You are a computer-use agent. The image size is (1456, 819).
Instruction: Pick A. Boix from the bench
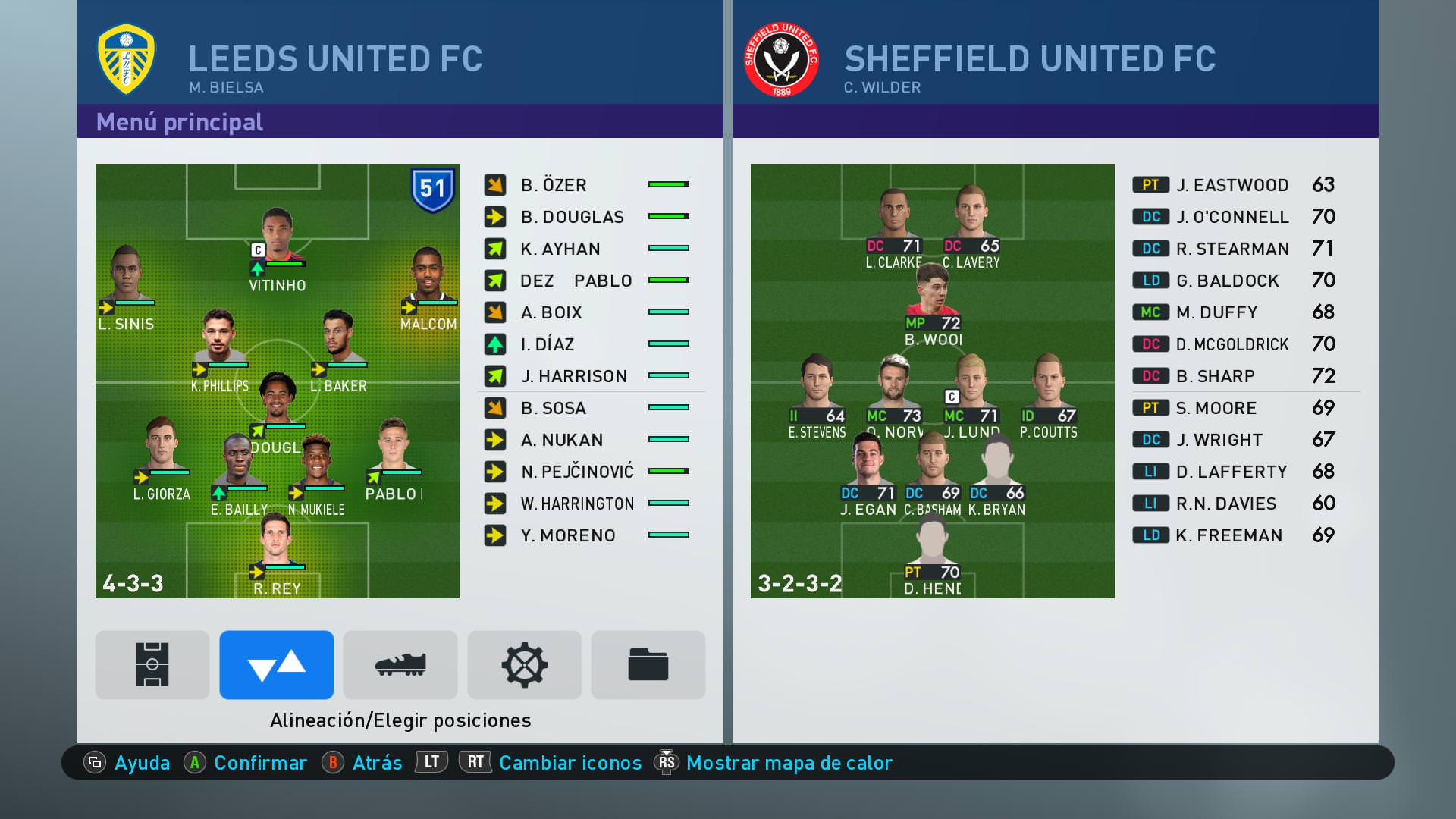pyautogui.click(x=551, y=312)
